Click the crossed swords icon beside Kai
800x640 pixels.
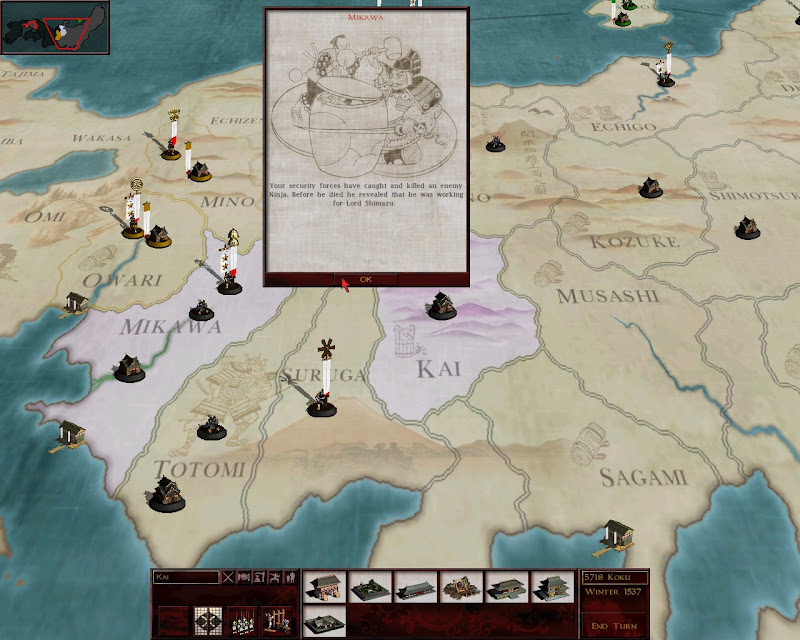(228, 577)
